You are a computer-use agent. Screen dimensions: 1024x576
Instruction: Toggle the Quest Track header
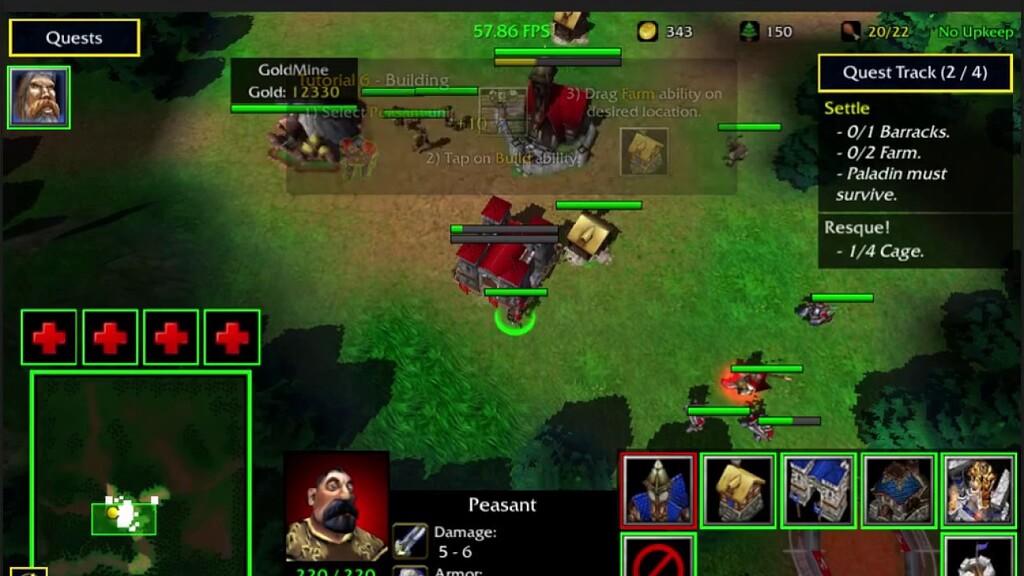tap(914, 72)
